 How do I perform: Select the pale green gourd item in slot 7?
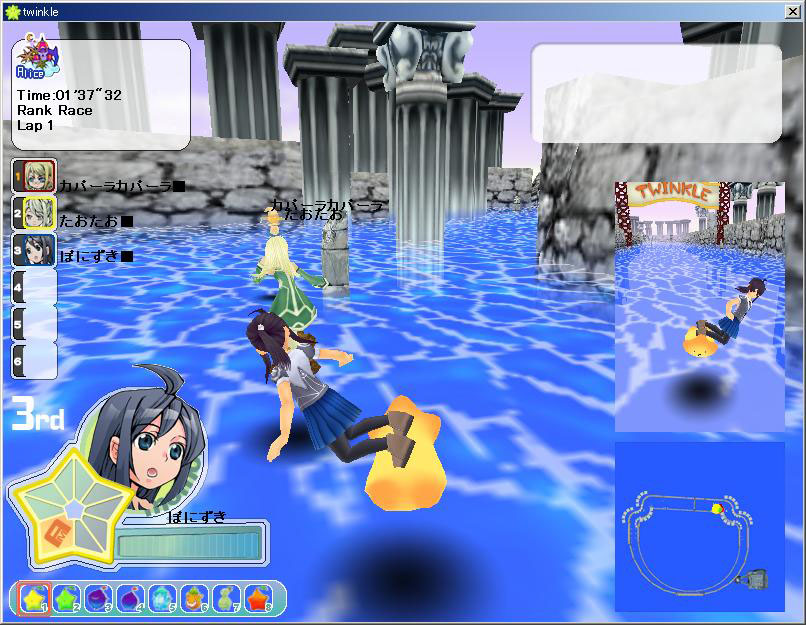226,598
